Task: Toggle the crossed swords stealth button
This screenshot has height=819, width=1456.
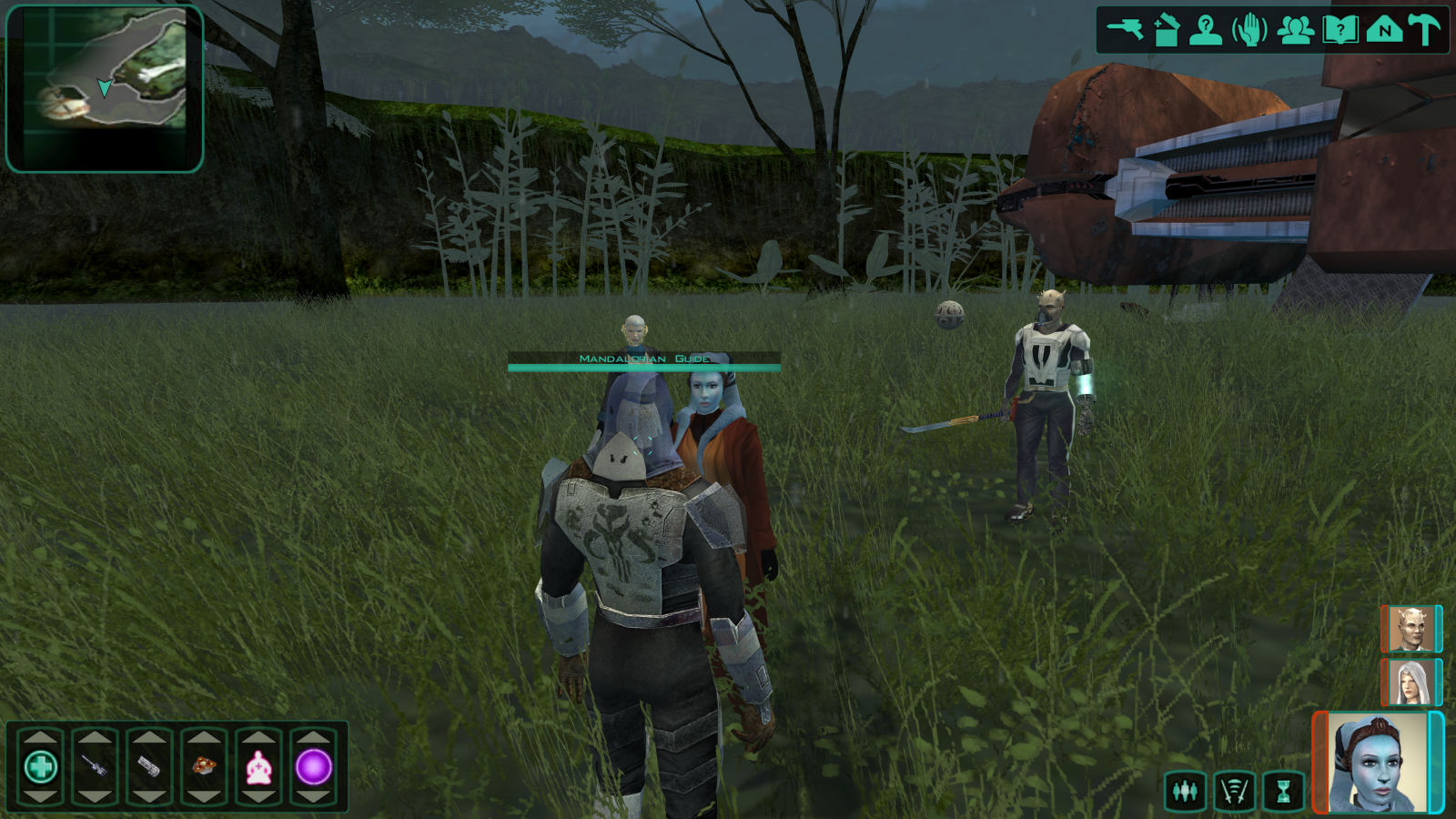Action: [x=1234, y=791]
